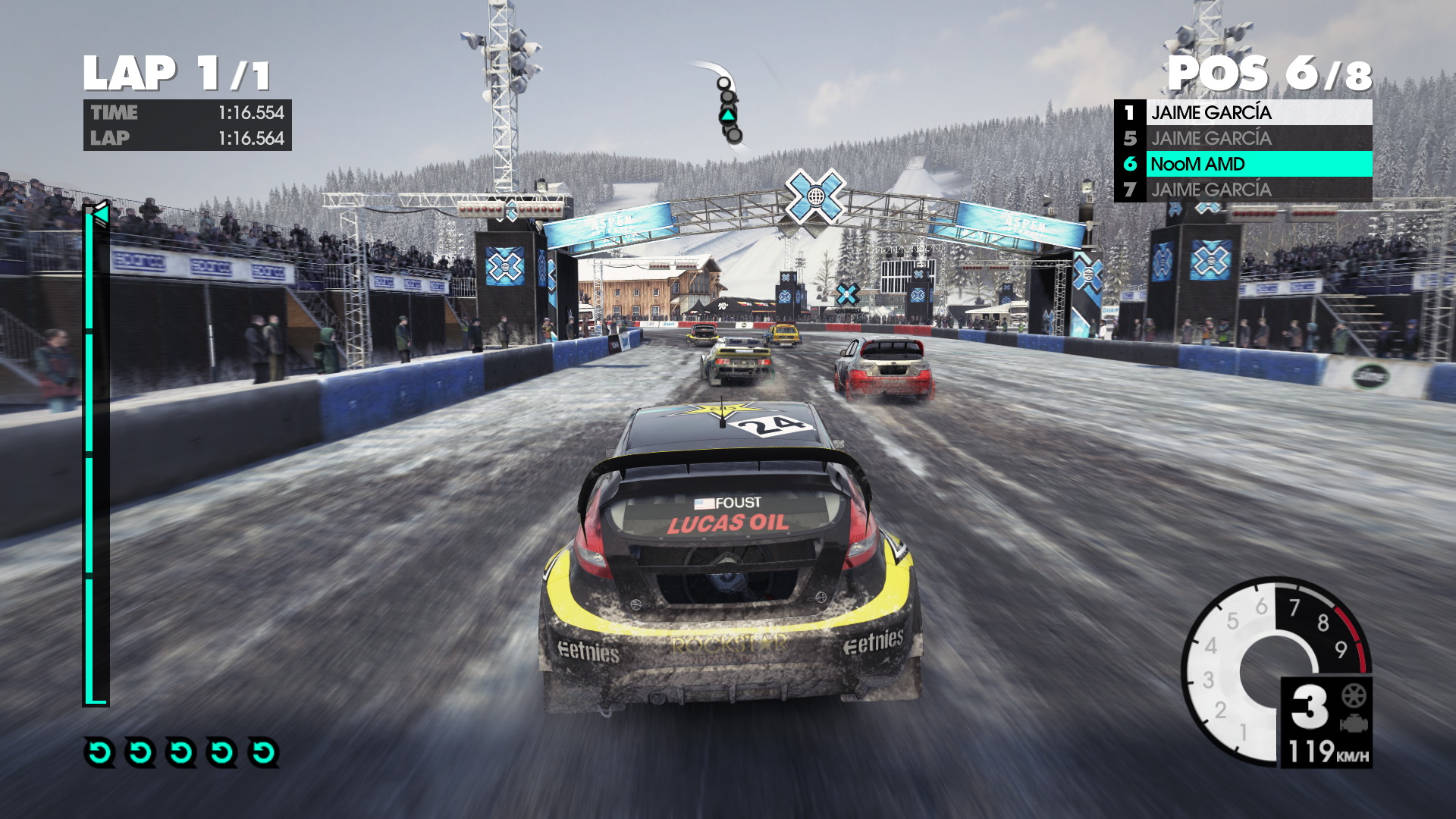Click the wheel damage indicator icon
Viewport: 1456px width, 819px height.
pyautogui.click(x=1354, y=695)
